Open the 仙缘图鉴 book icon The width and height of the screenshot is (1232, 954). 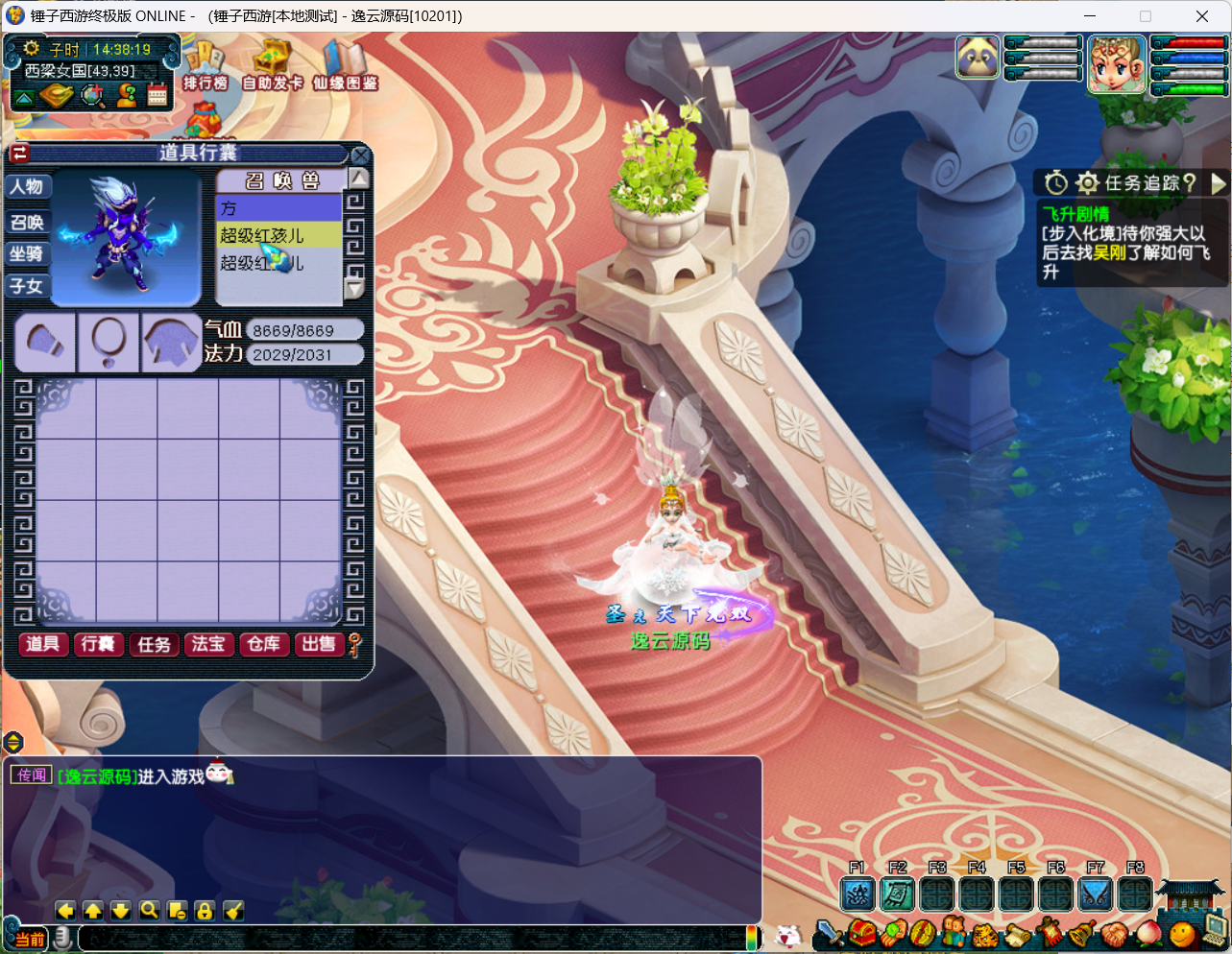345,67
